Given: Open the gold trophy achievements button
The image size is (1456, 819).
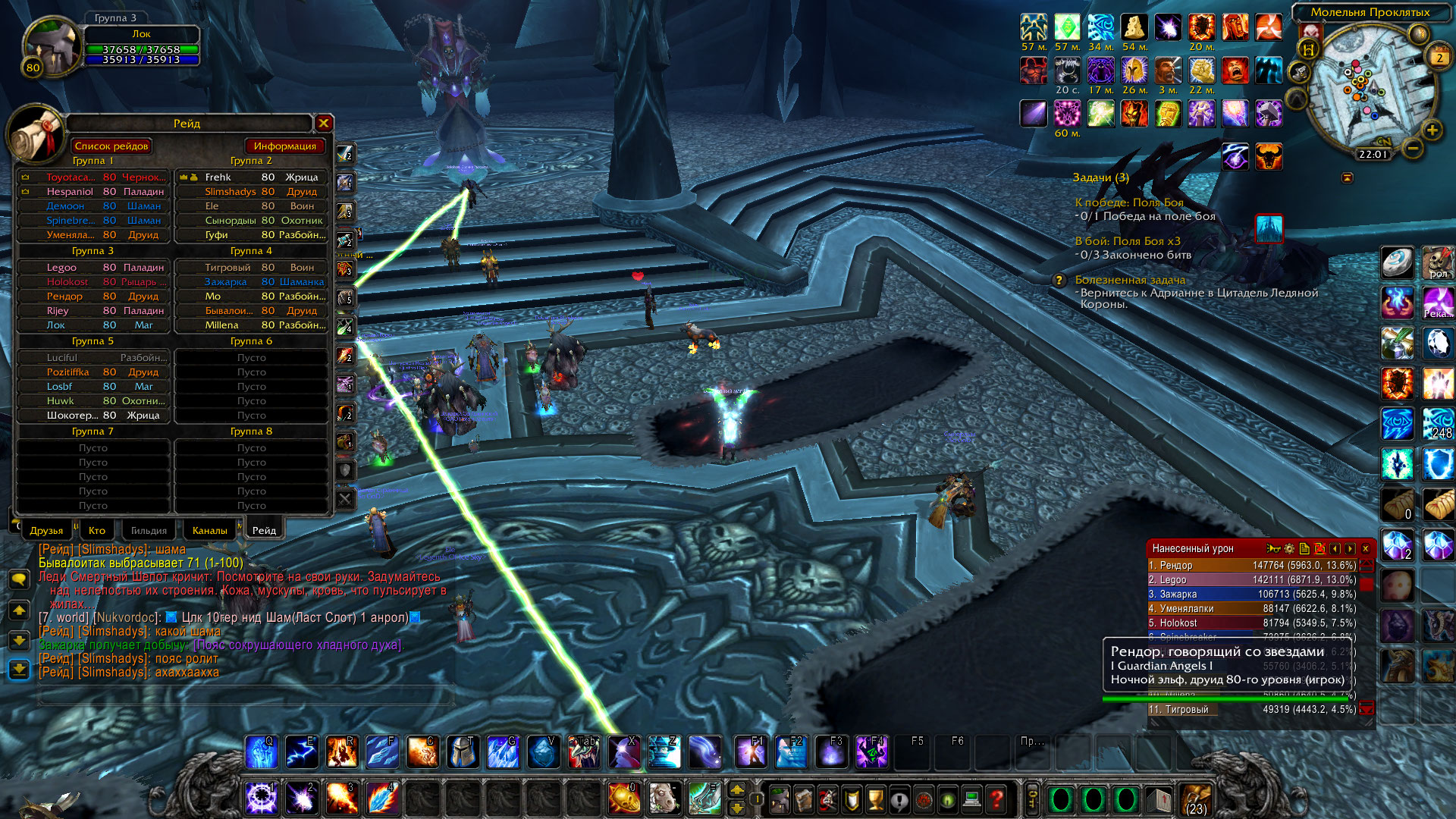Looking at the screenshot, I should click(x=875, y=799).
